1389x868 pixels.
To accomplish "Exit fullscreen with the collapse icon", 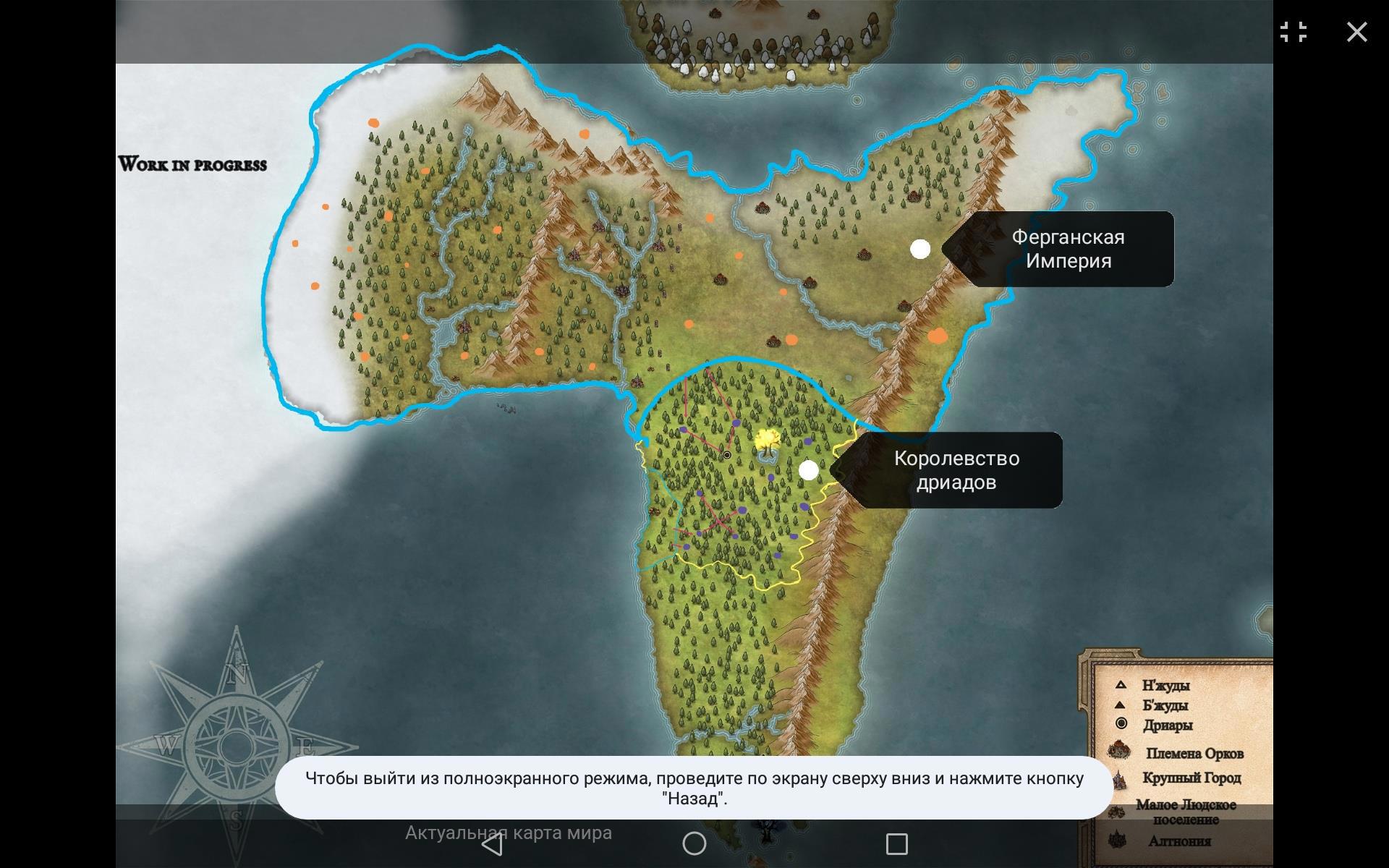I will [1293, 32].
